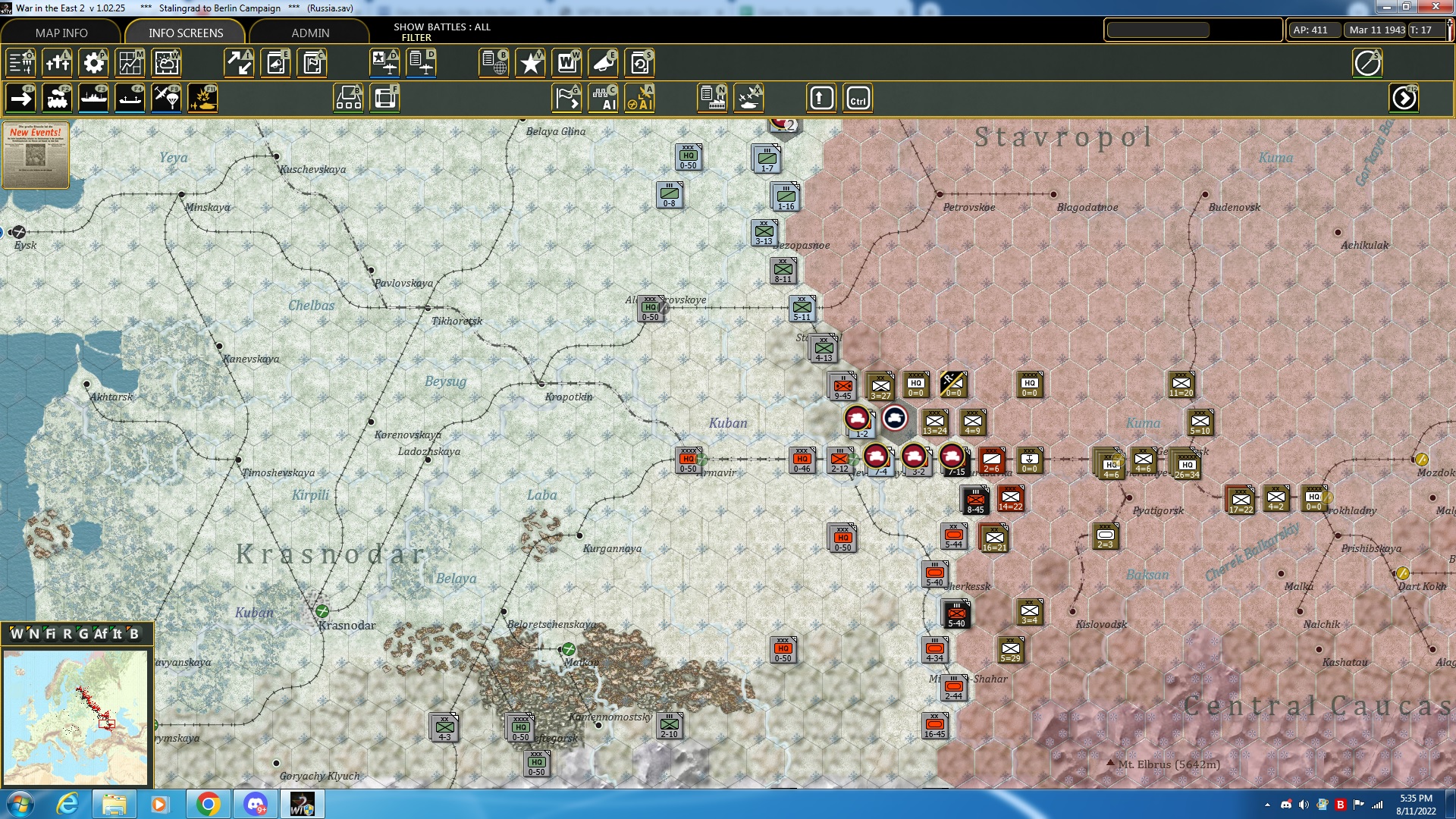Viewport: 1456px width, 819px height.
Task: Select rail transport mode (train icon)
Action: click(57, 97)
